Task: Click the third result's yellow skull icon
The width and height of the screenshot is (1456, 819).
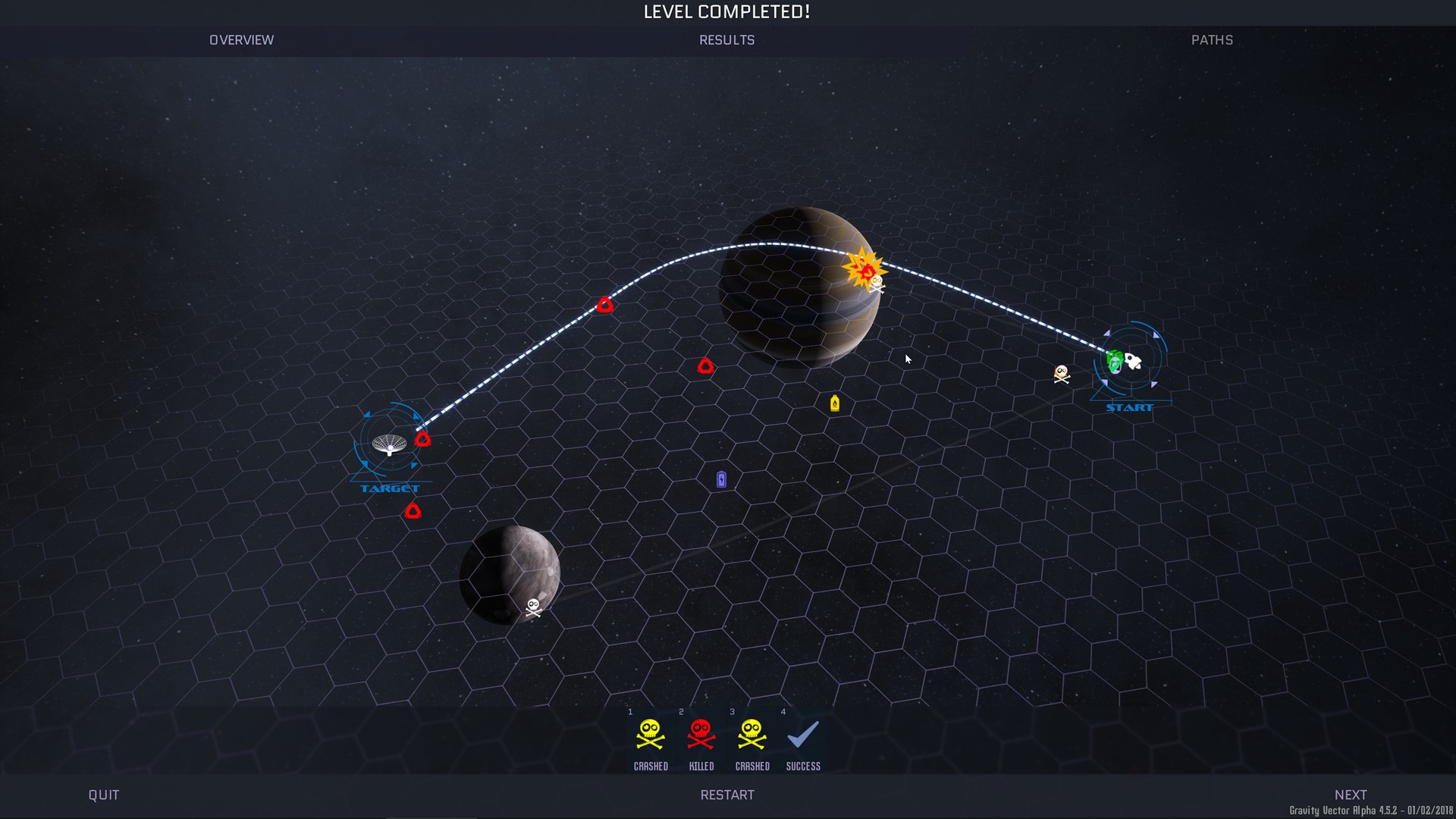Action: (x=752, y=735)
